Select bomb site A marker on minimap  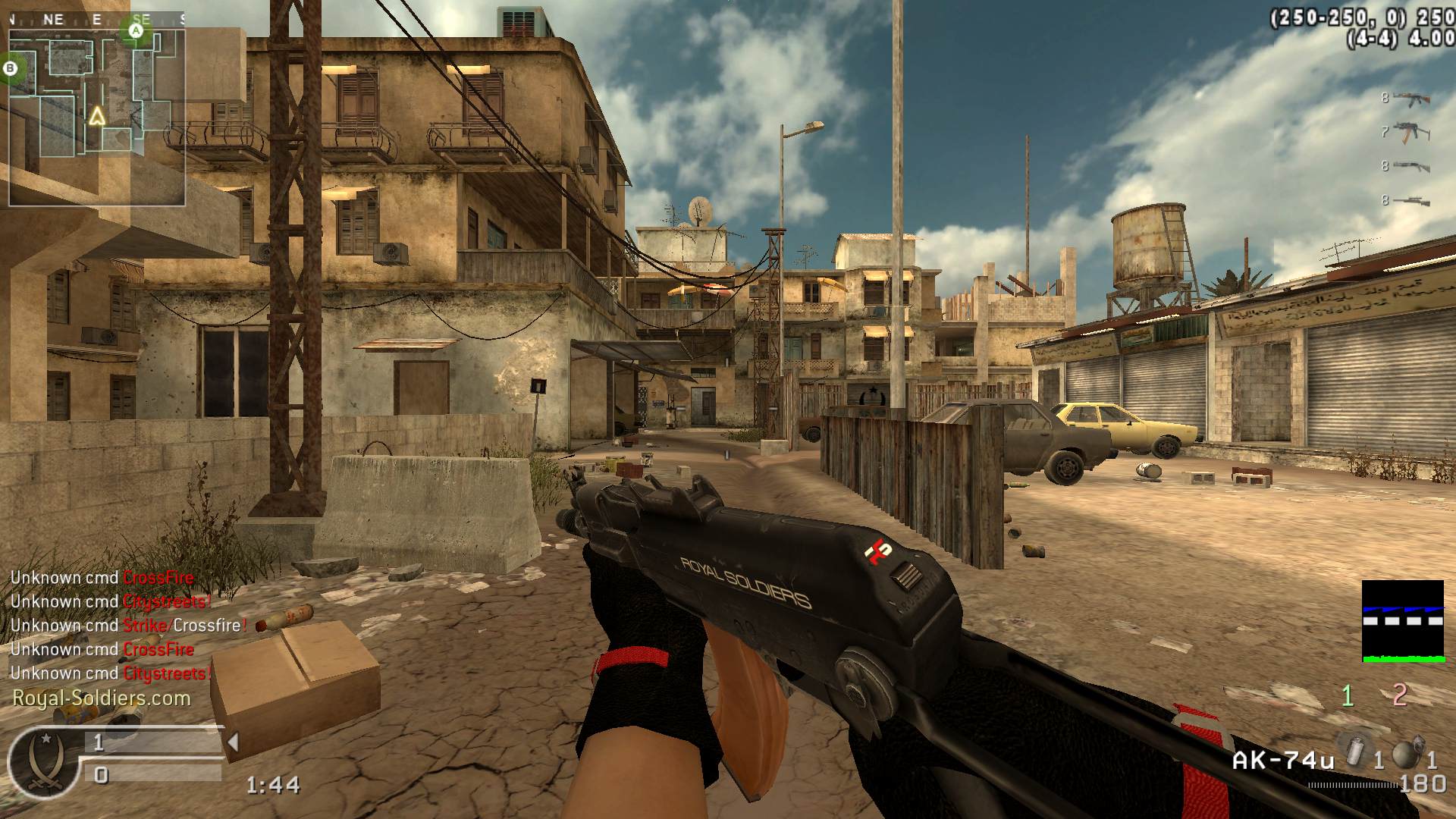click(x=136, y=30)
